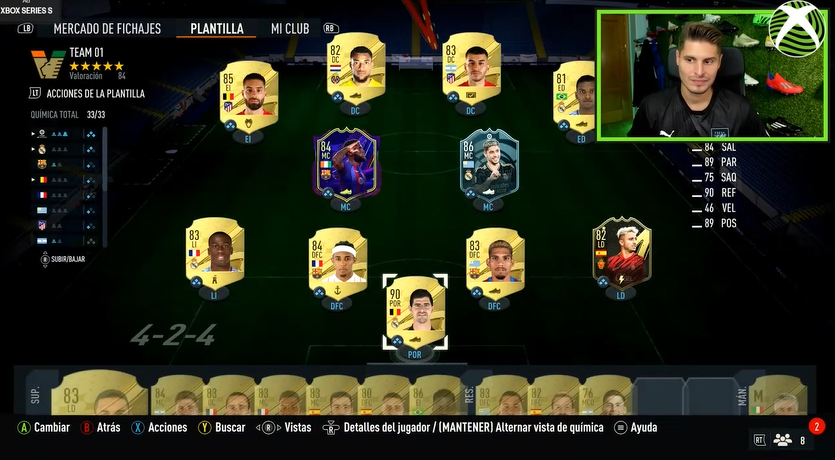Select the special 82 LD right-back card
The image size is (835, 460).
coord(621,251)
